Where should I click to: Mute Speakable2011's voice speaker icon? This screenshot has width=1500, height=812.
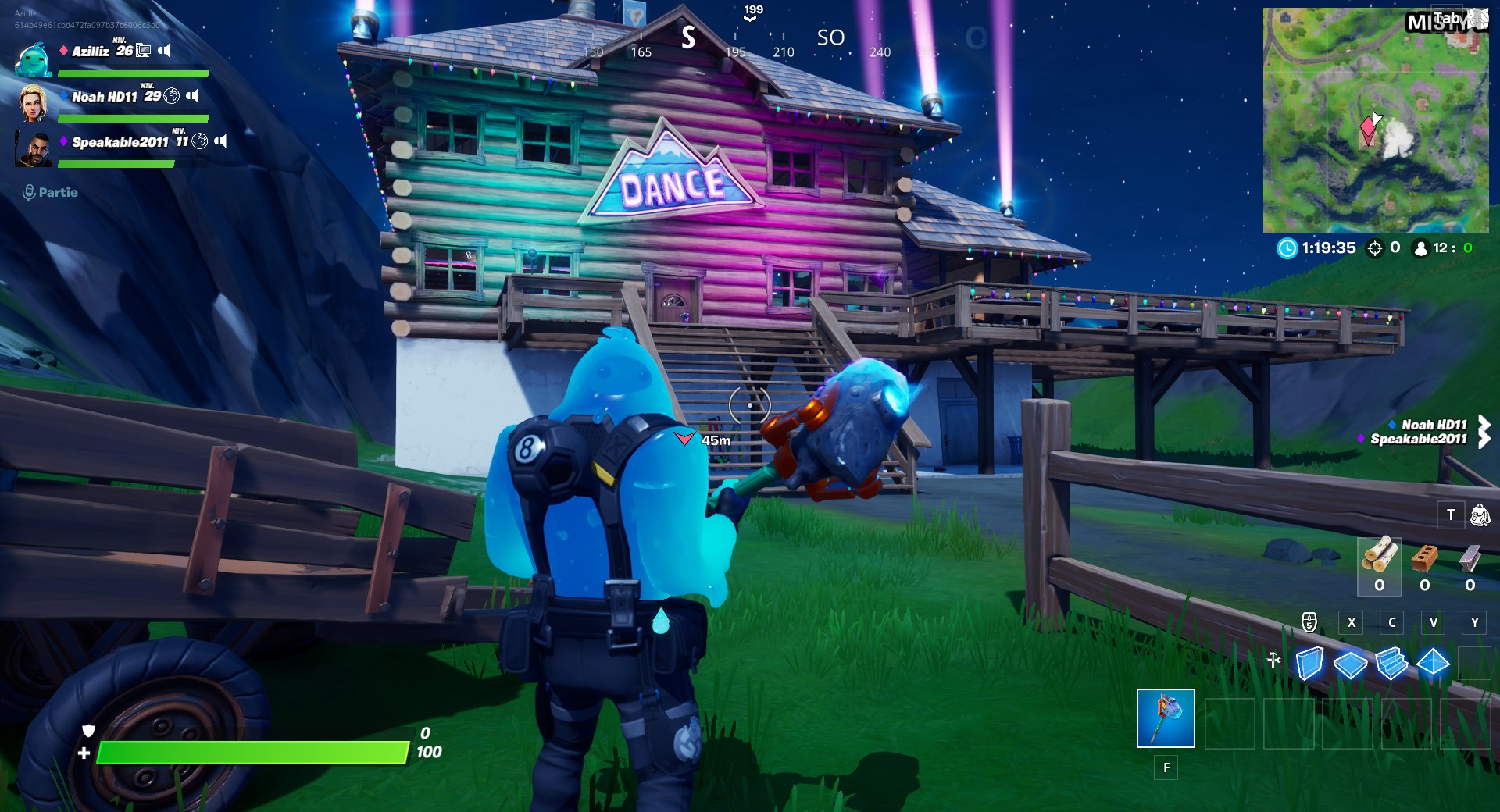pyautogui.click(x=223, y=141)
